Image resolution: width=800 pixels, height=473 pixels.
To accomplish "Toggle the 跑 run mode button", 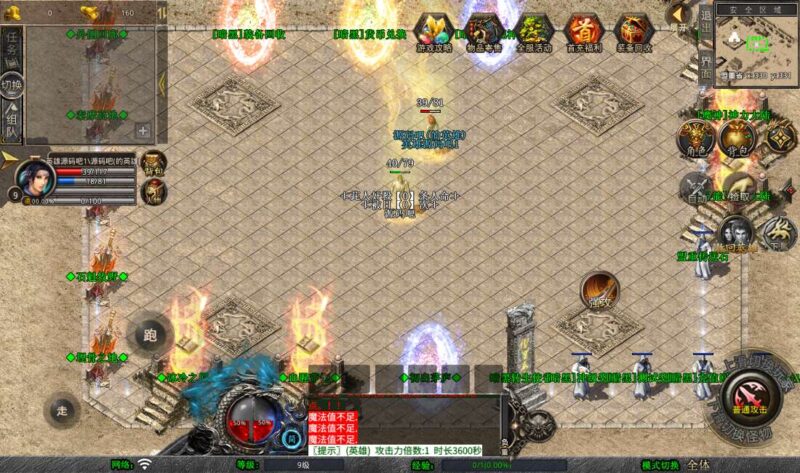I will point(151,335).
